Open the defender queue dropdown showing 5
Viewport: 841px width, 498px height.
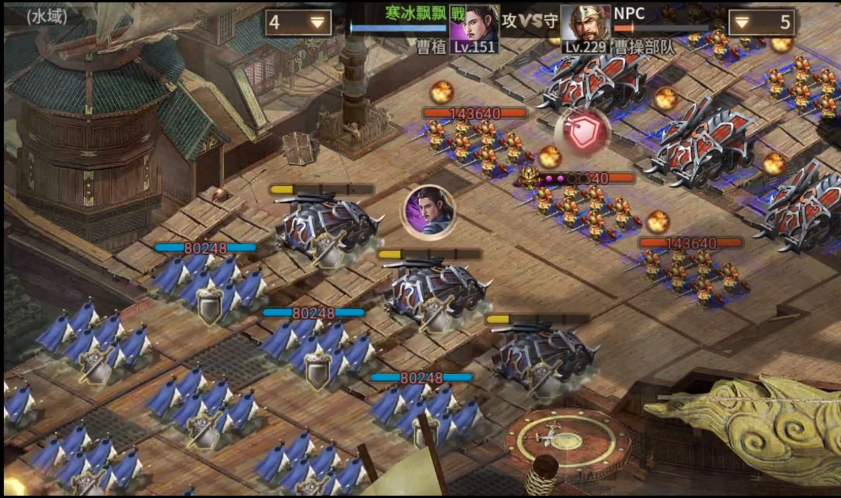pyautogui.click(x=761, y=22)
